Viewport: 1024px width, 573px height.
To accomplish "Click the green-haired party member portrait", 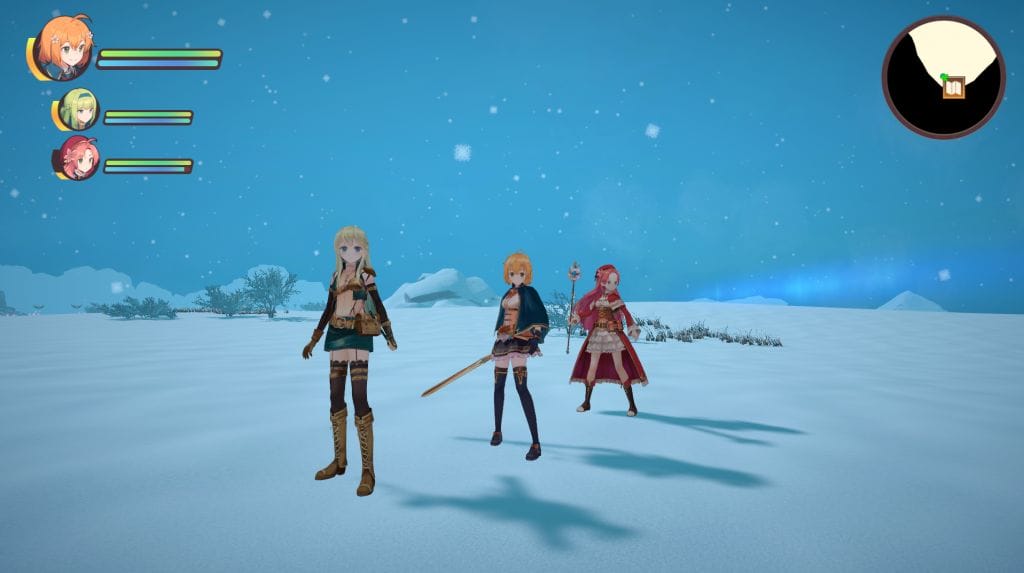I will [78, 109].
